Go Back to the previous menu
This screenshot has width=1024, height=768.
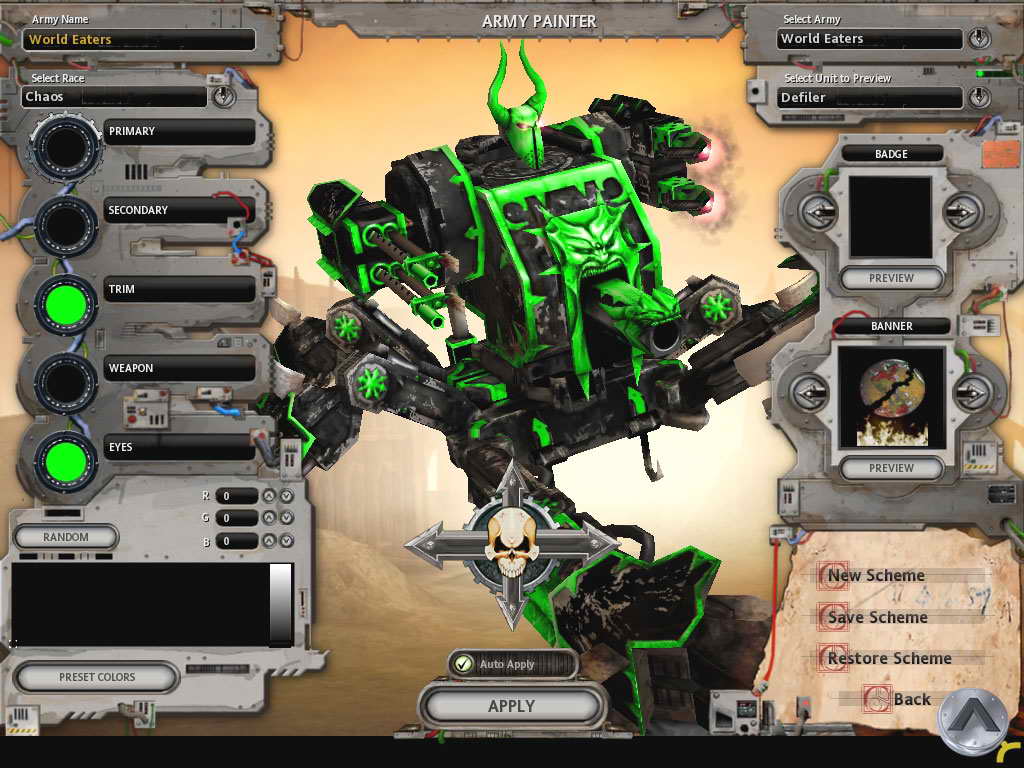click(910, 699)
